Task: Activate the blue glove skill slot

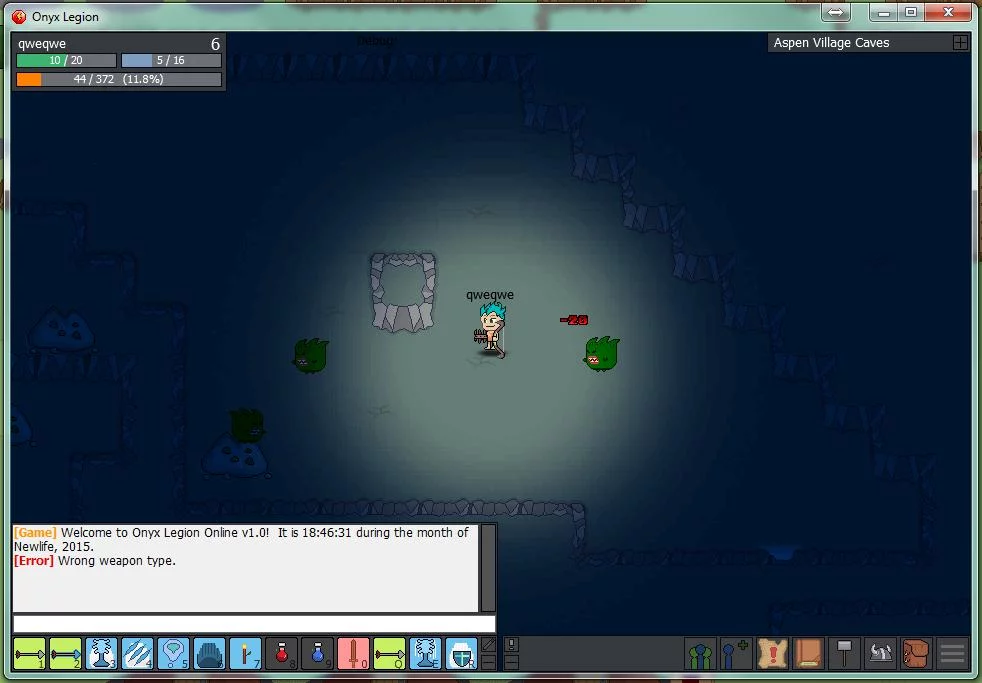Action: (x=209, y=653)
